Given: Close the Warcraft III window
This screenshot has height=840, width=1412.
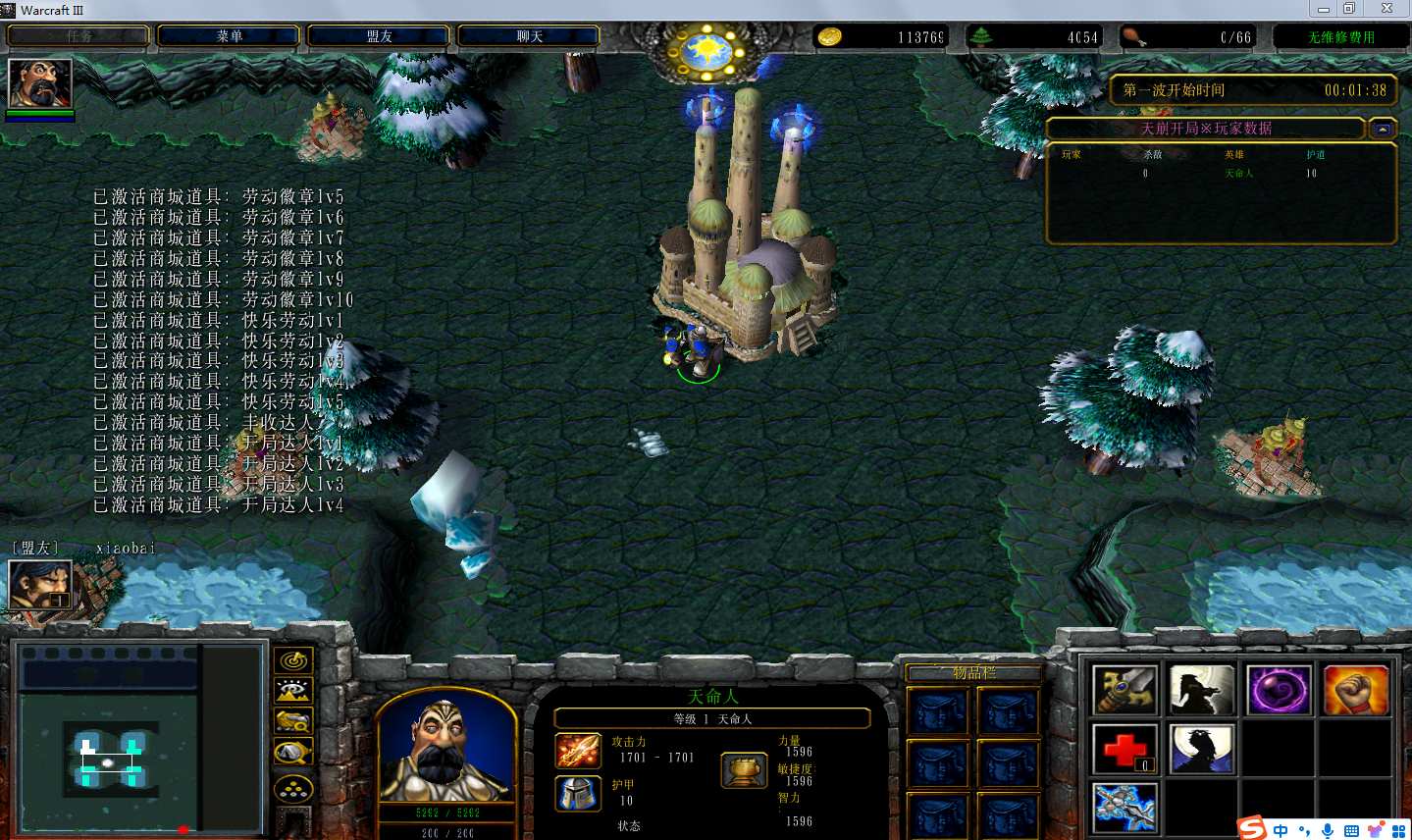Looking at the screenshot, I should [x=1386, y=9].
